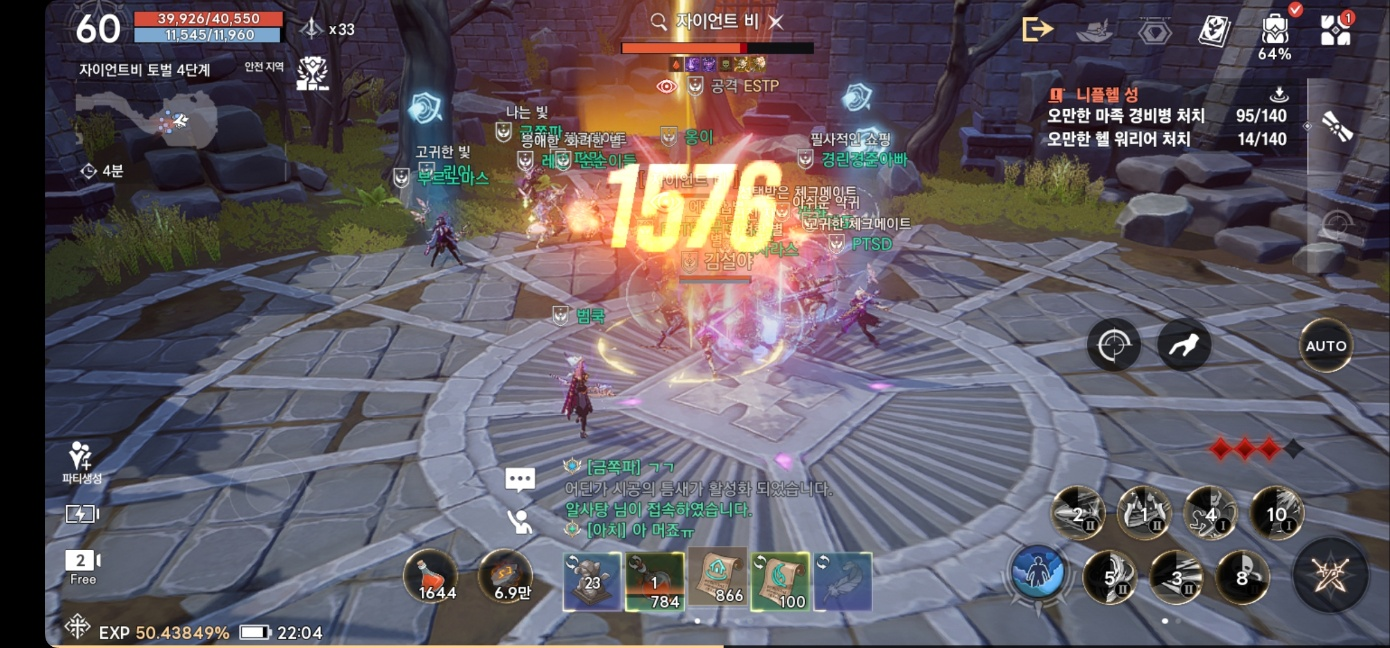This screenshot has width=1390, height=648.
Task: Close the 자이언트 비 target panel
Action: [x=776, y=21]
